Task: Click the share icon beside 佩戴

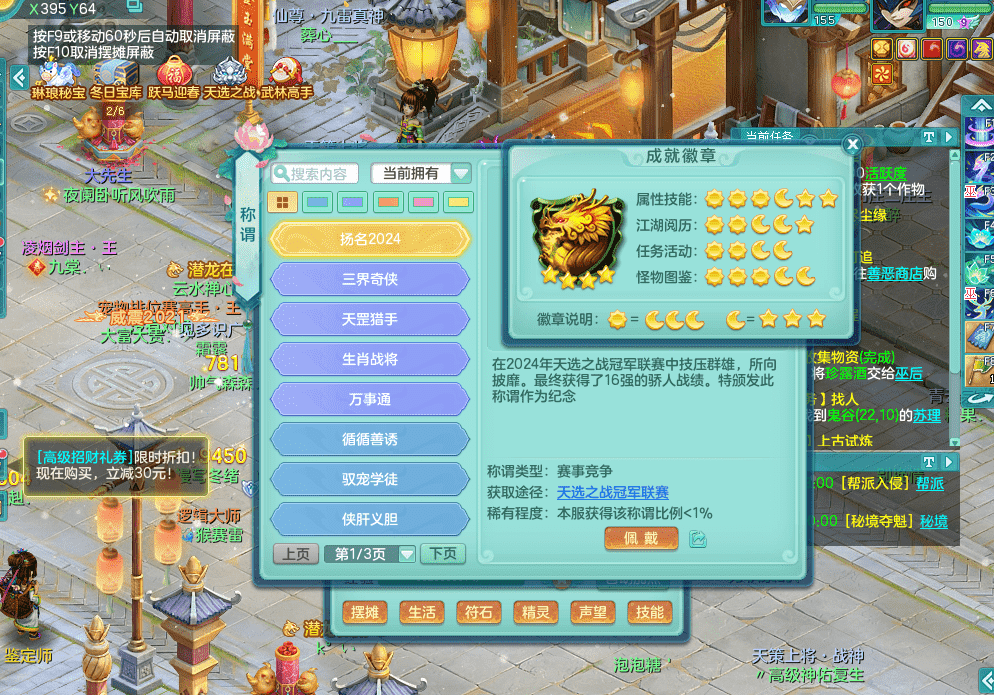Action: 698,539
